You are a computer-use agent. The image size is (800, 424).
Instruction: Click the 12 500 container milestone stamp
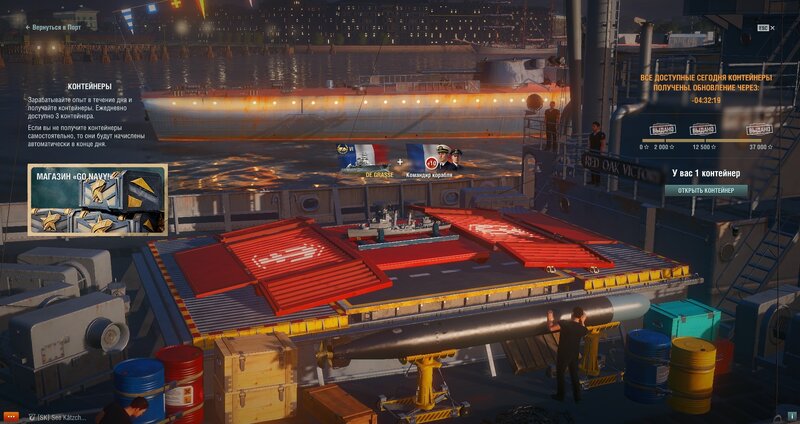click(x=703, y=130)
